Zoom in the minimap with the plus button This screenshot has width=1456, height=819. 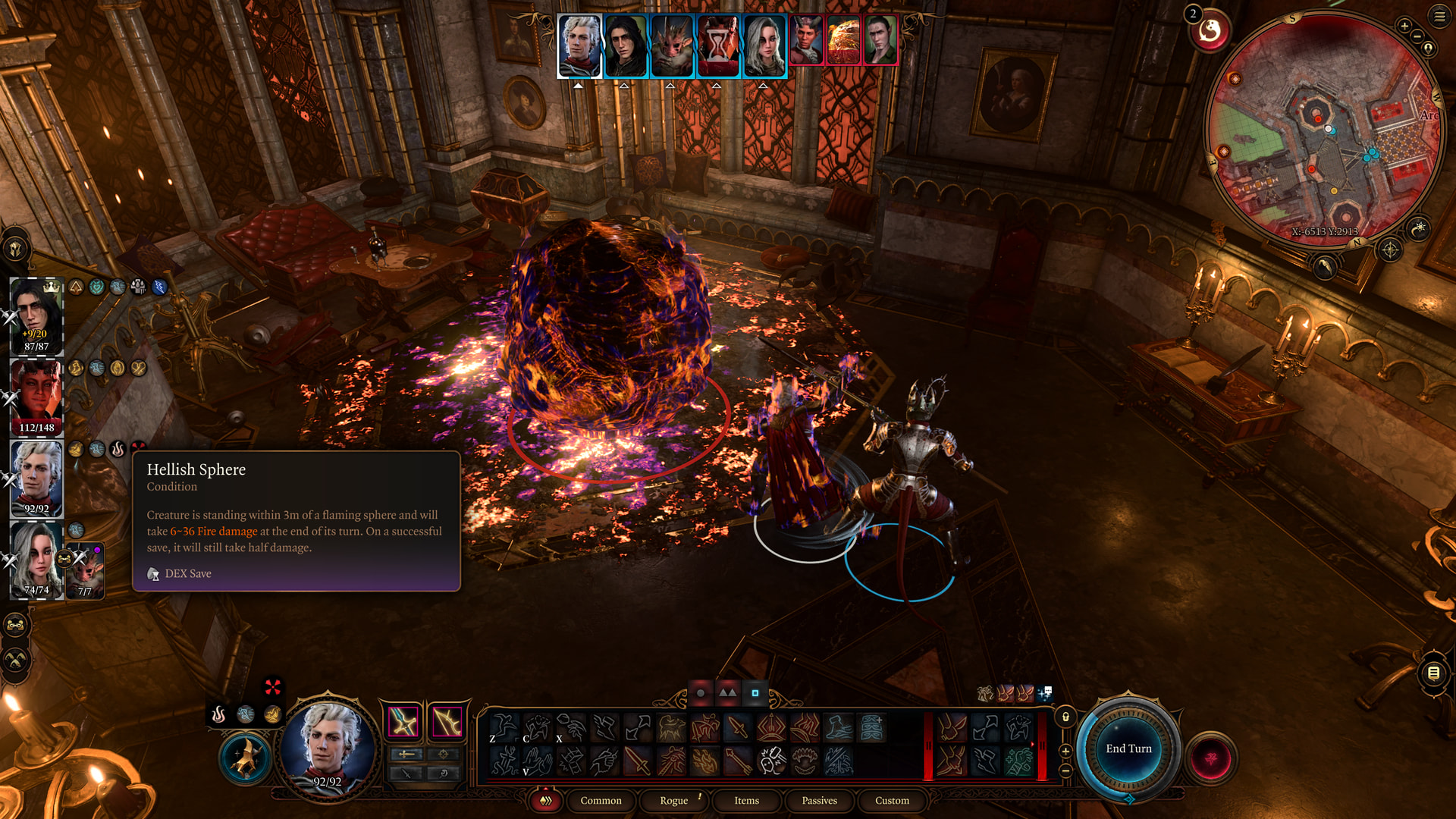[1404, 27]
